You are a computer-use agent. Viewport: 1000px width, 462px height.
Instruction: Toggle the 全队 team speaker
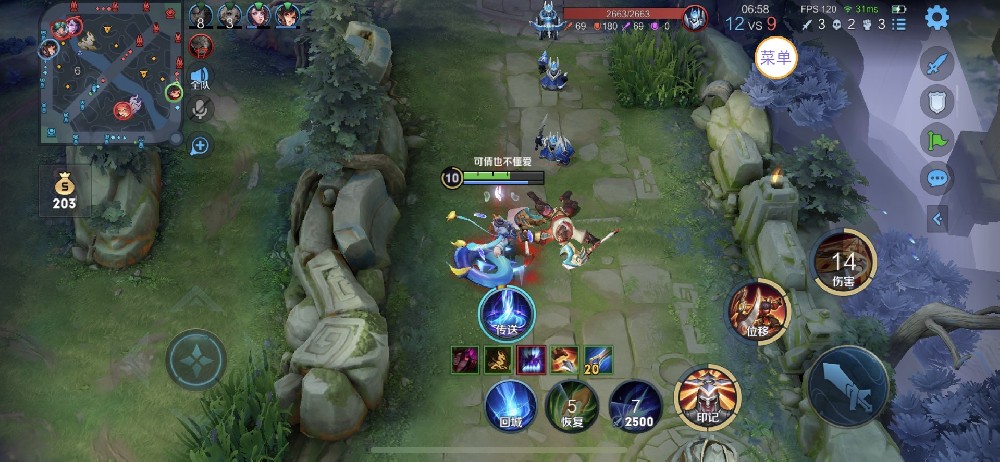[x=201, y=78]
